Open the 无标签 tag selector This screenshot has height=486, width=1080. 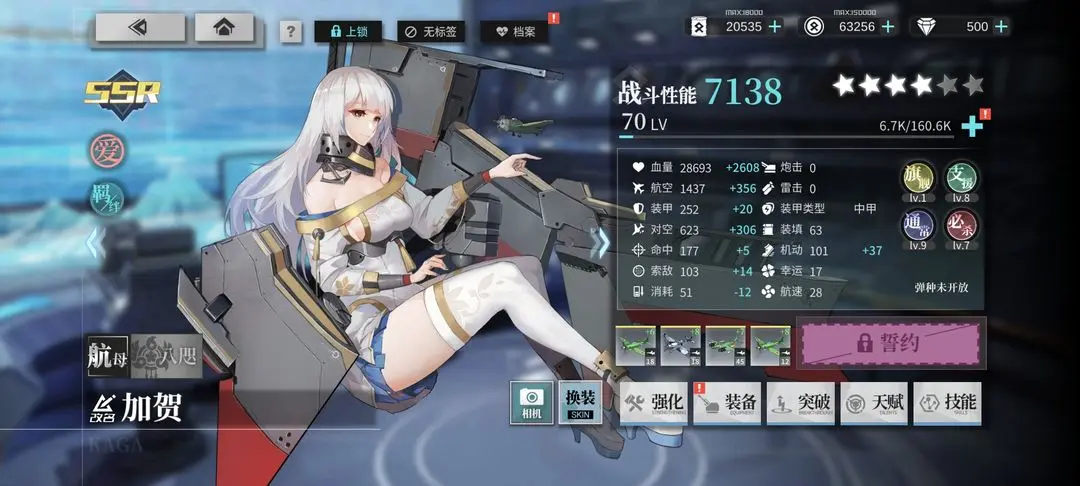coord(430,32)
